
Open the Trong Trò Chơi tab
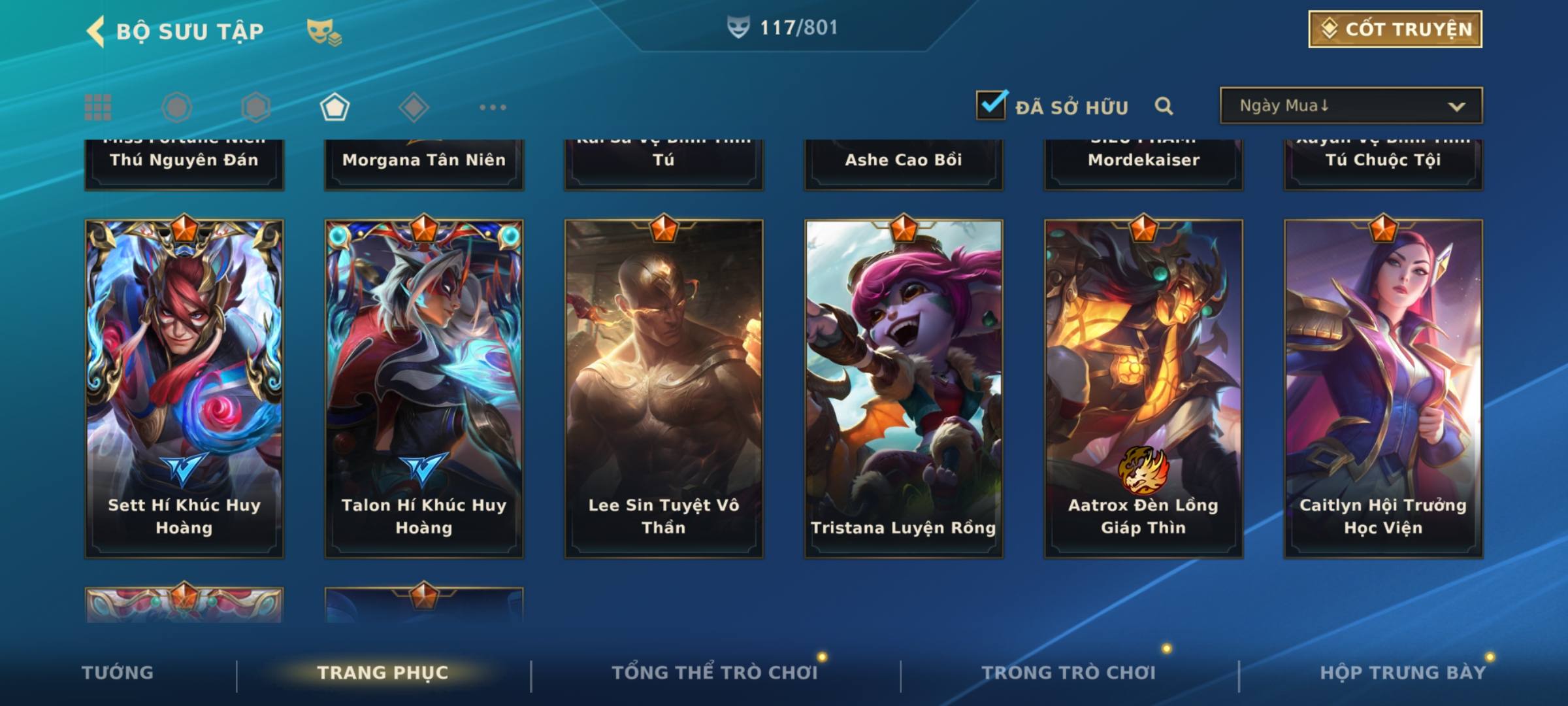click(1068, 673)
